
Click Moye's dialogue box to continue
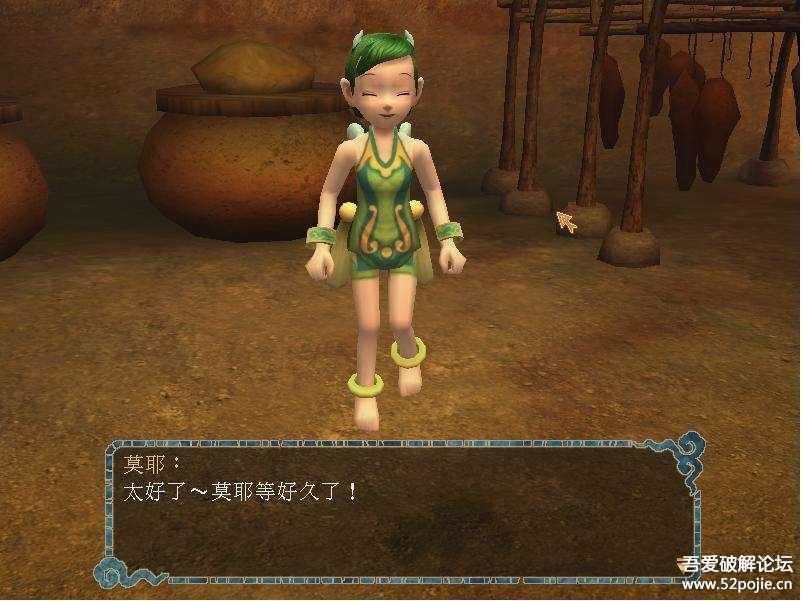point(400,512)
